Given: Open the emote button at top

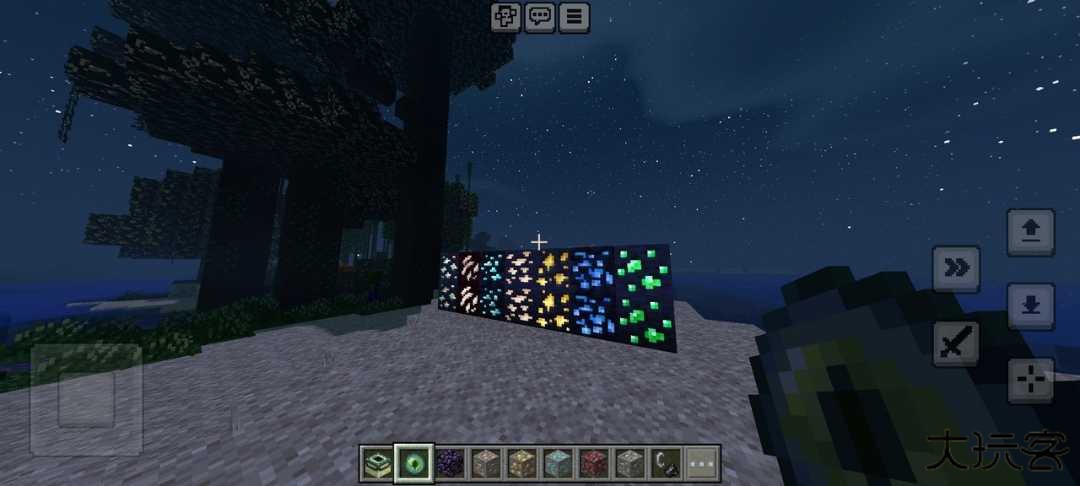Looking at the screenshot, I should 505,16.
